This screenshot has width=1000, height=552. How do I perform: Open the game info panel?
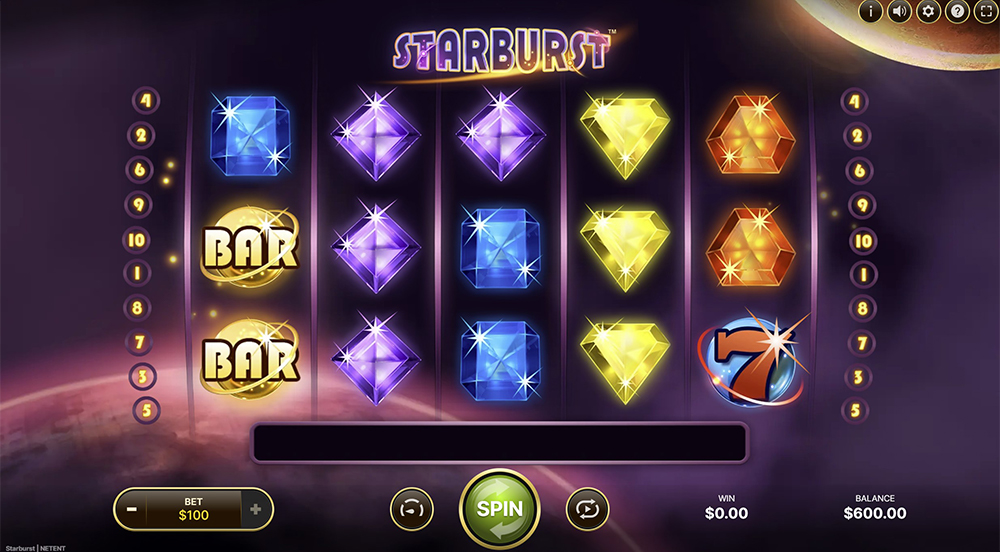click(x=870, y=12)
